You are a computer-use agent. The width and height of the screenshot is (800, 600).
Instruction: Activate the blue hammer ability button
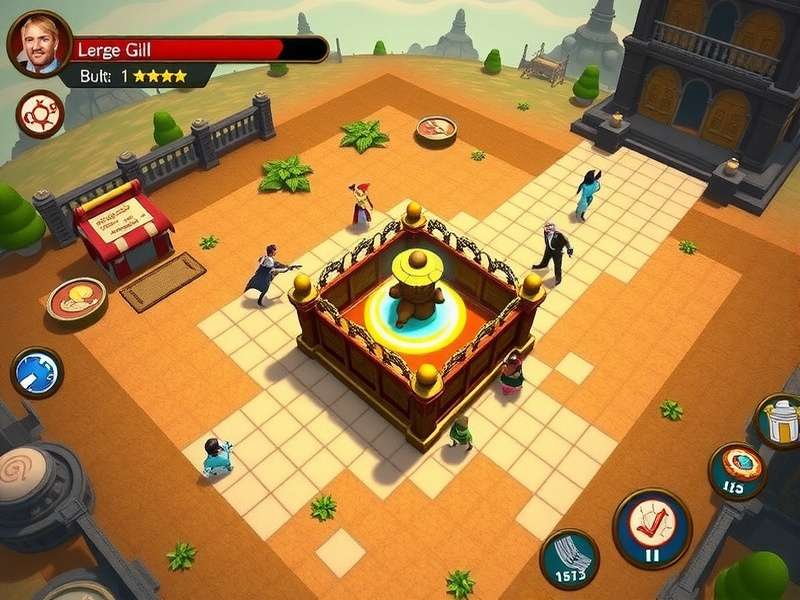(x=37, y=372)
